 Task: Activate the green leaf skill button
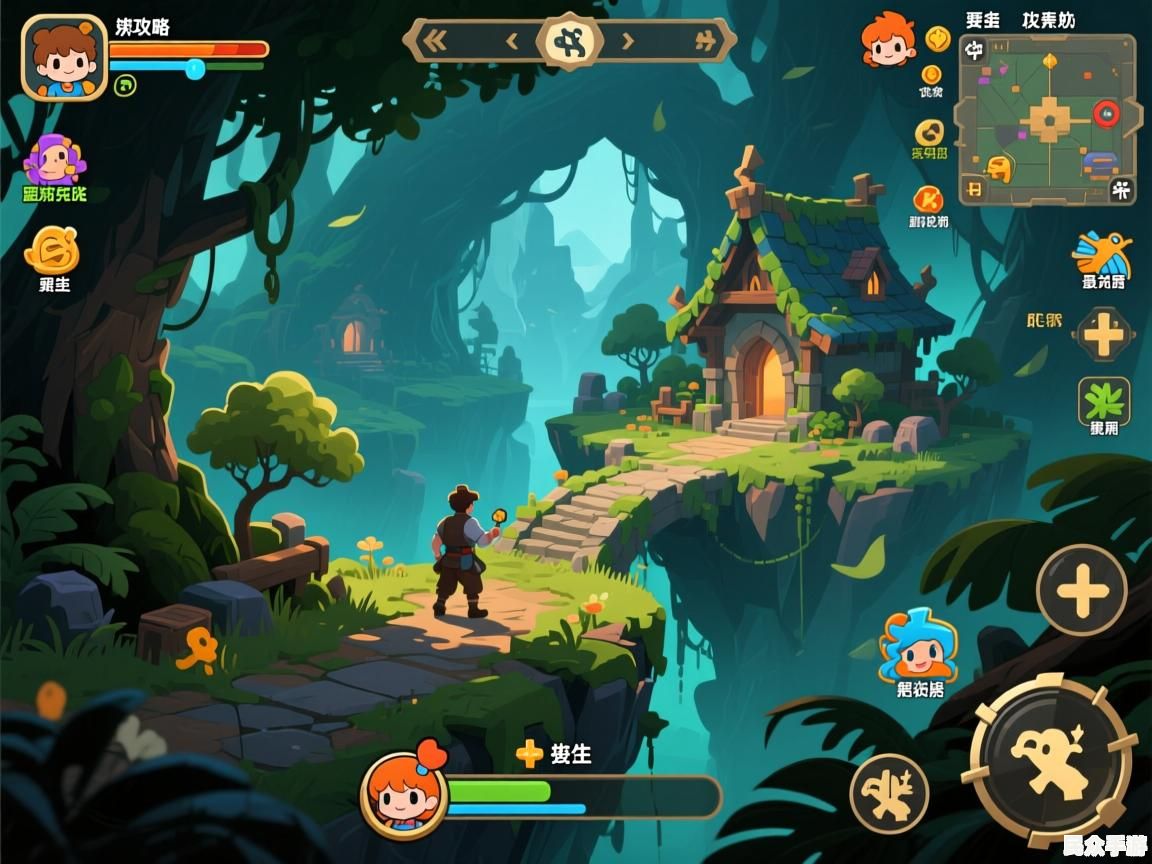[x=1104, y=402]
